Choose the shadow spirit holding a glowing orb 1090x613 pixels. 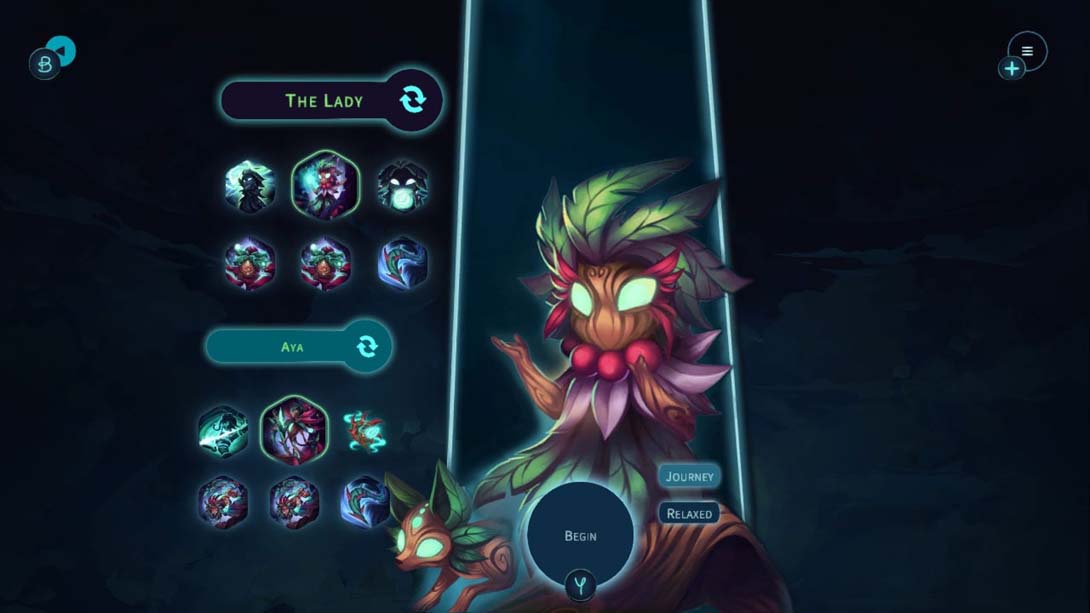coord(402,187)
